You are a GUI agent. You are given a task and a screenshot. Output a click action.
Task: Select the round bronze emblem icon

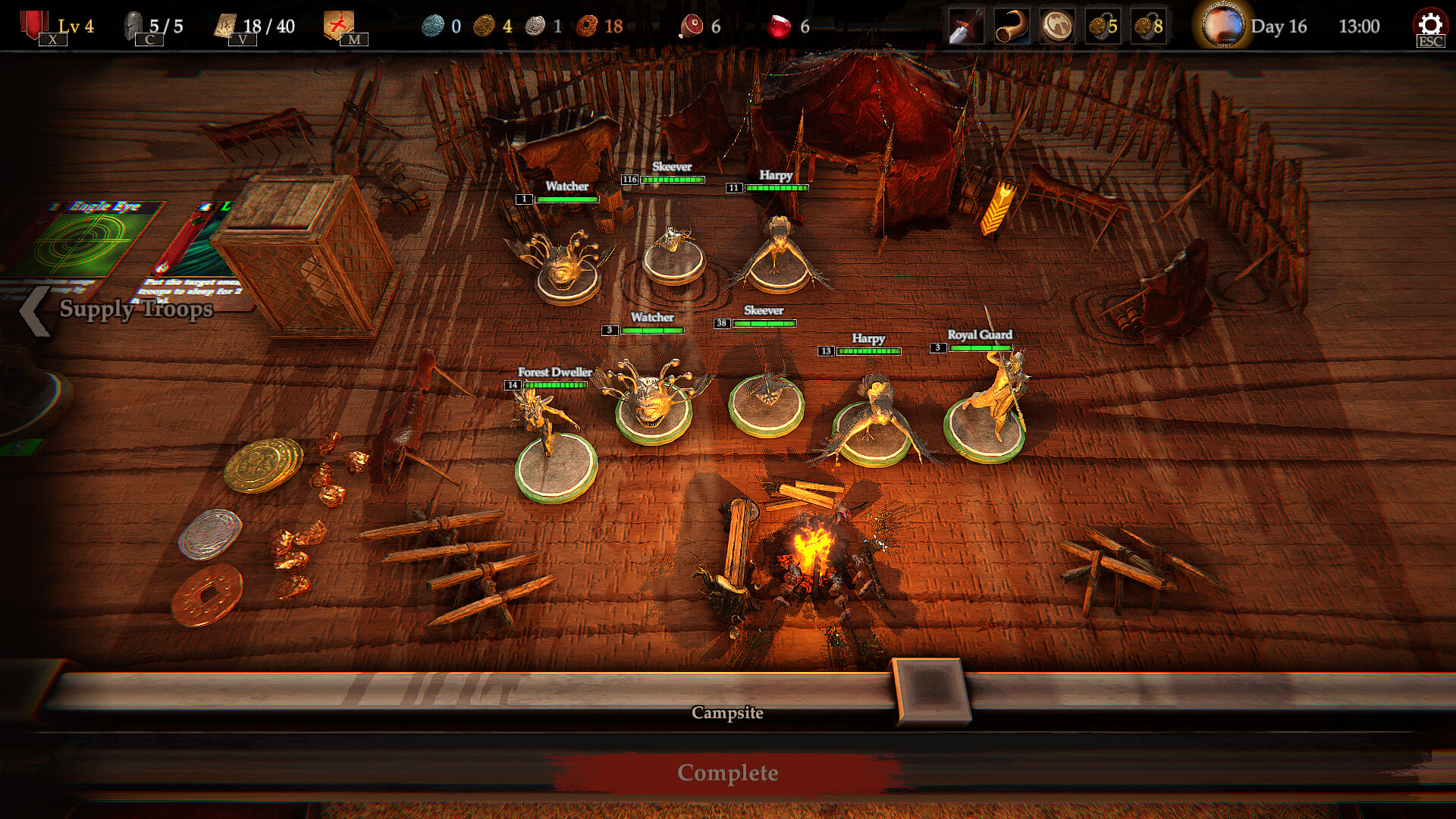1057,27
